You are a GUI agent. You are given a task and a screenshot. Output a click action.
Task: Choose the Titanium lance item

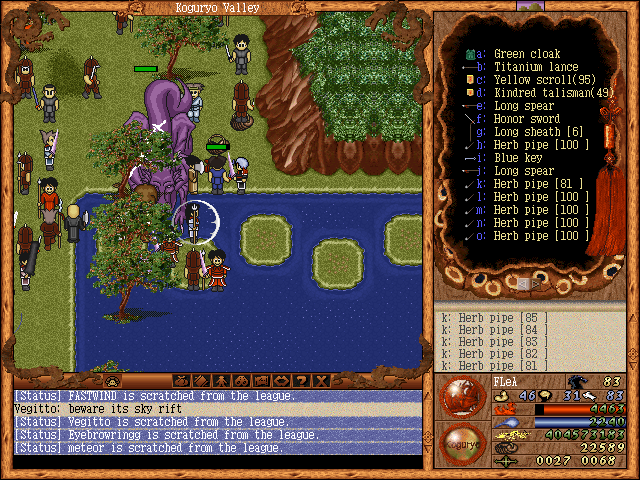(x=534, y=67)
